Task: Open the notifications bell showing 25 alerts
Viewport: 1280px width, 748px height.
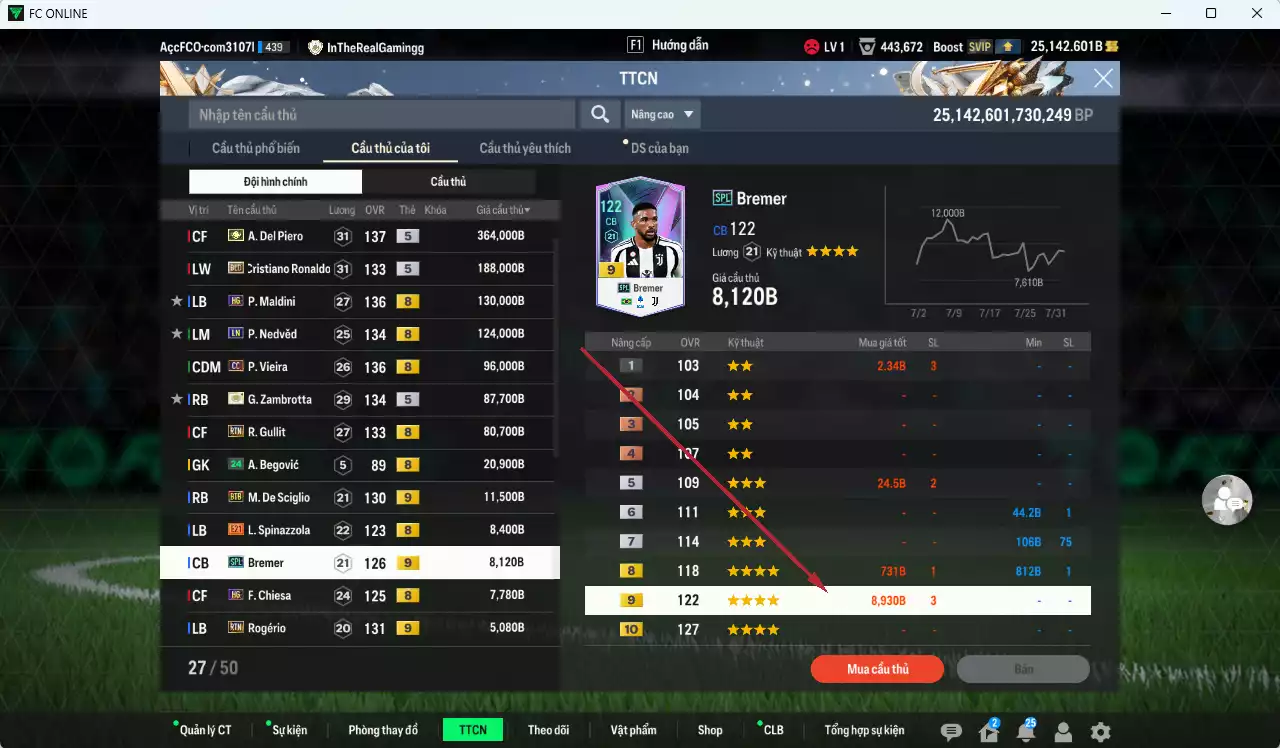Action: pyautogui.click(x=1025, y=733)
